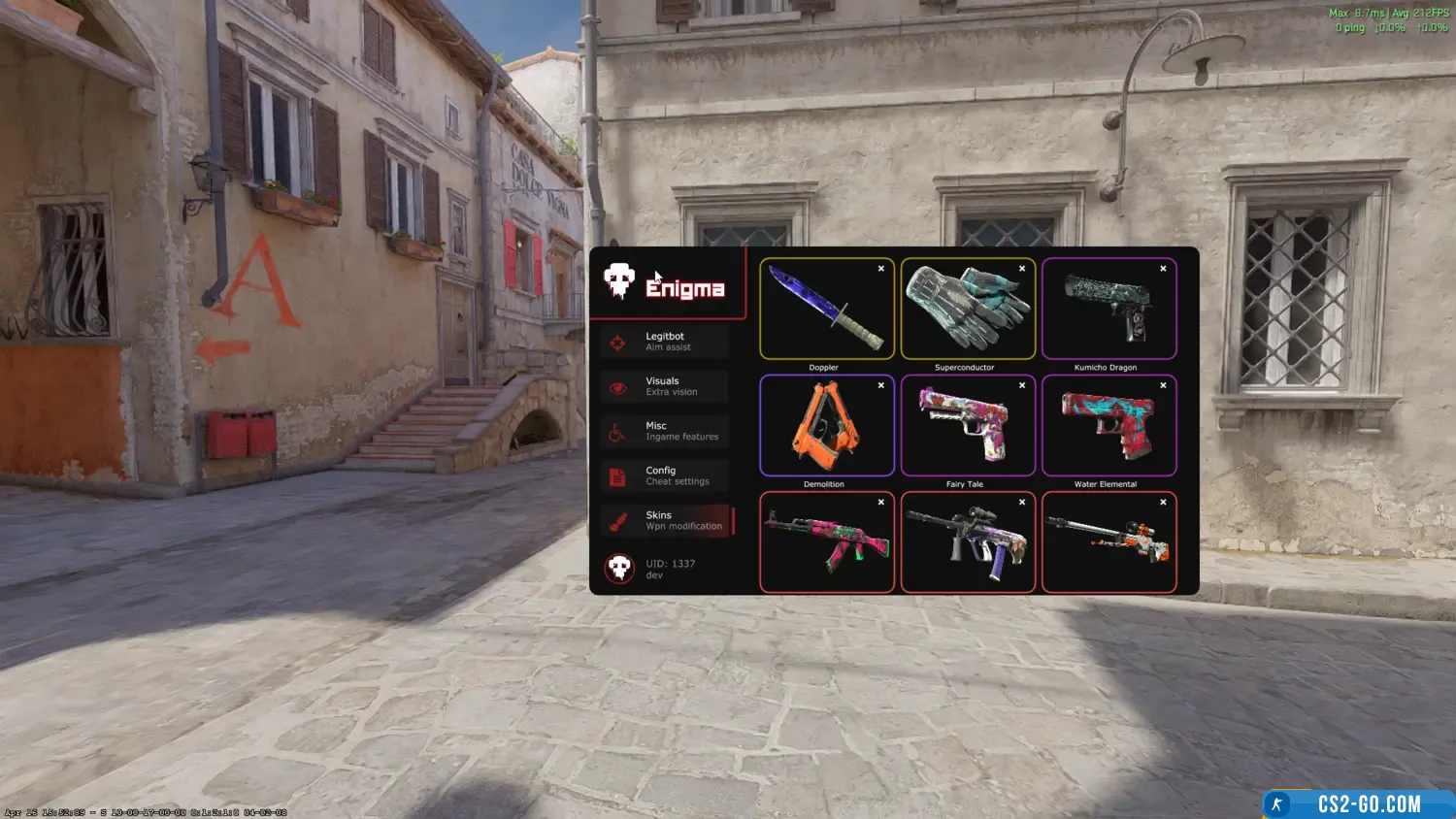Choose the Fairy Tale pistol card
Screen dimensions: 1456x819
967,425
